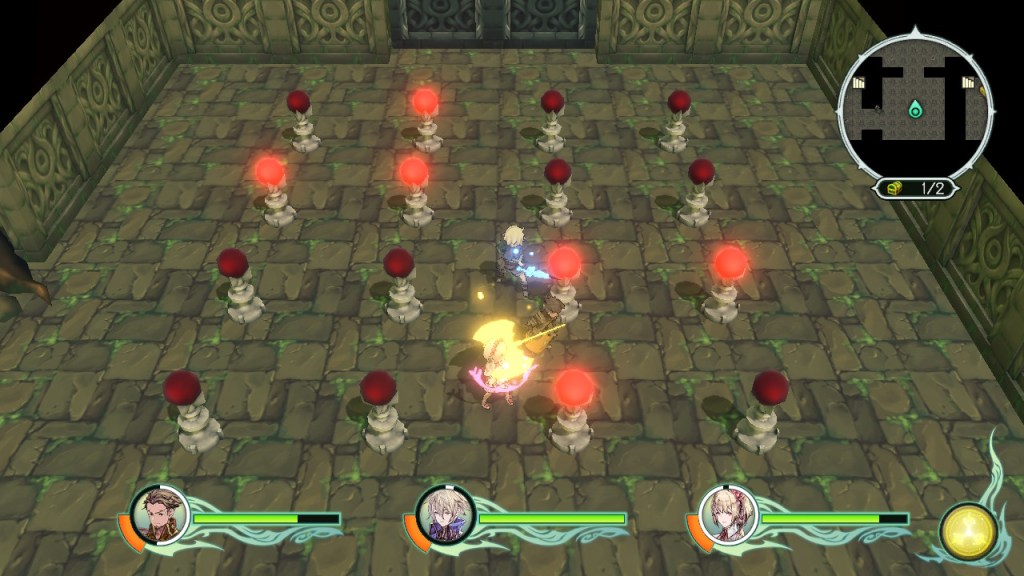
Task: Click the right staircase marker on minimap
Action: [966, 84]
